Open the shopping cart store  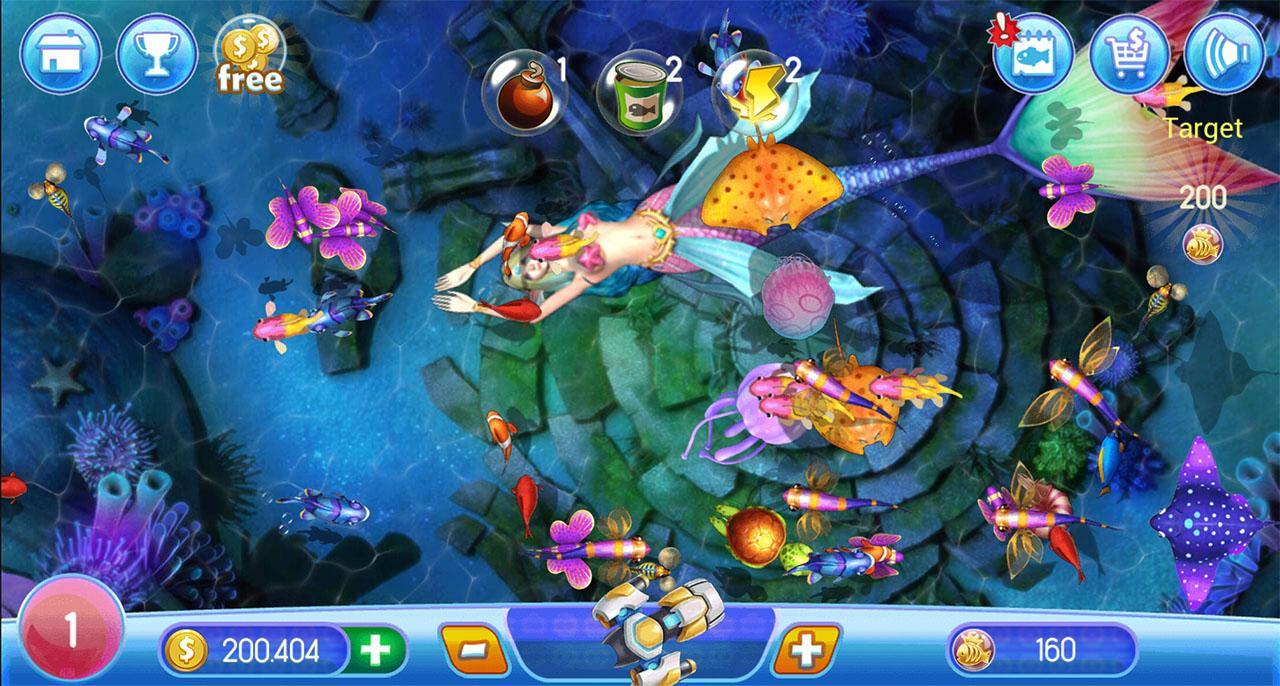1129,53
